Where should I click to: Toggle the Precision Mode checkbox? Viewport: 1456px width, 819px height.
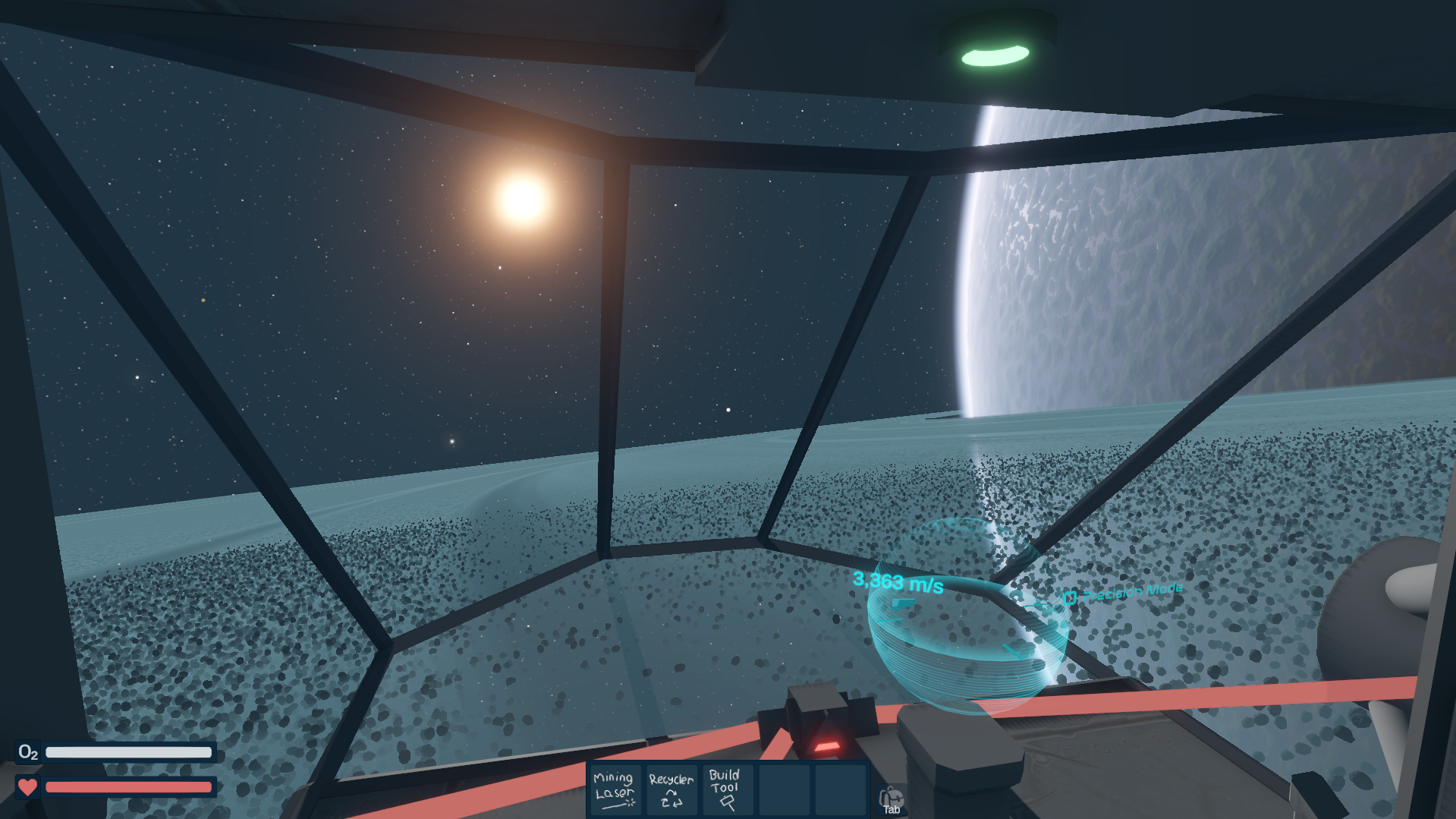(1070, 598)
